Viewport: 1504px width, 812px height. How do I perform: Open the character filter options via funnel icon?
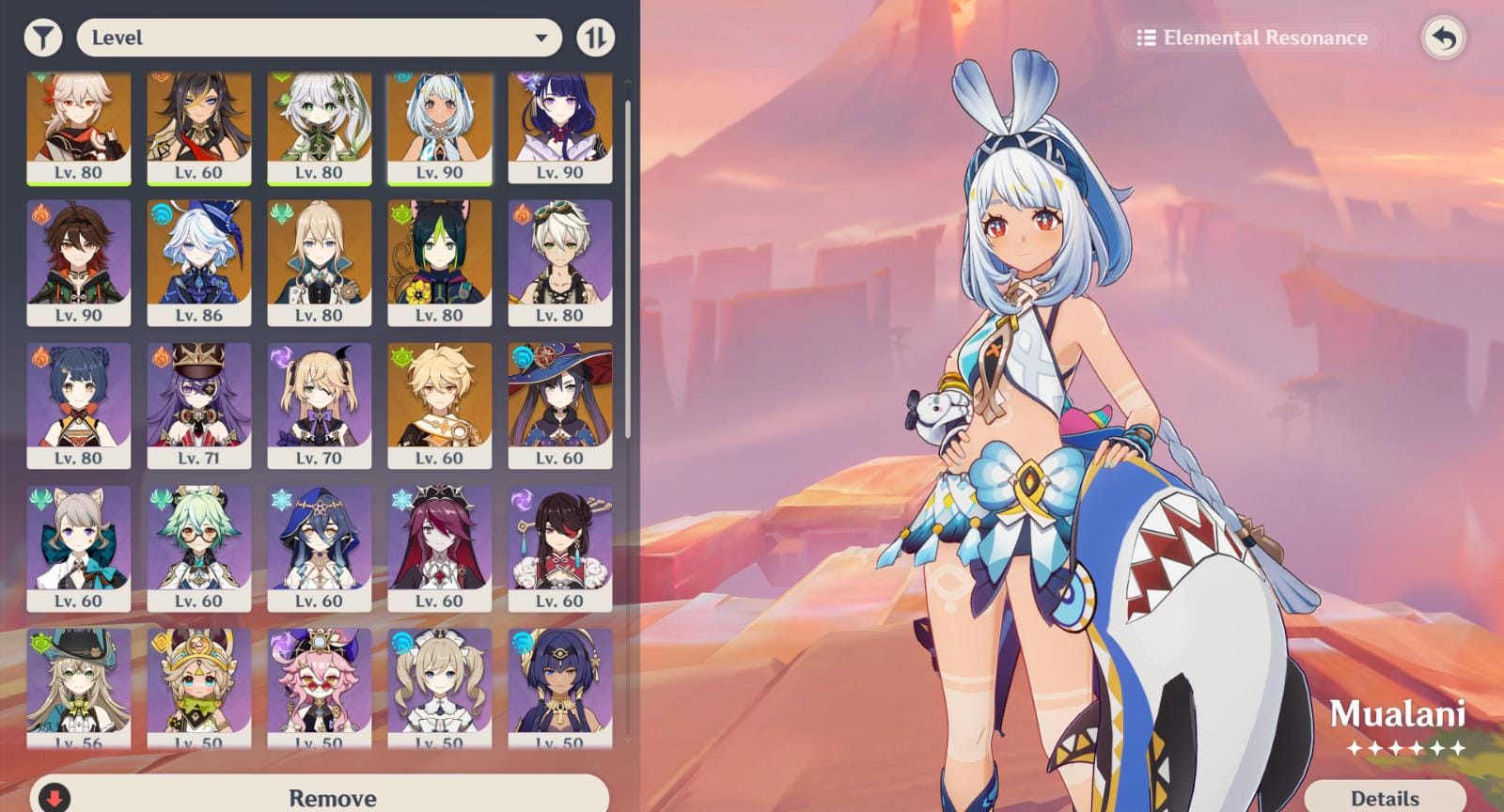42,39
